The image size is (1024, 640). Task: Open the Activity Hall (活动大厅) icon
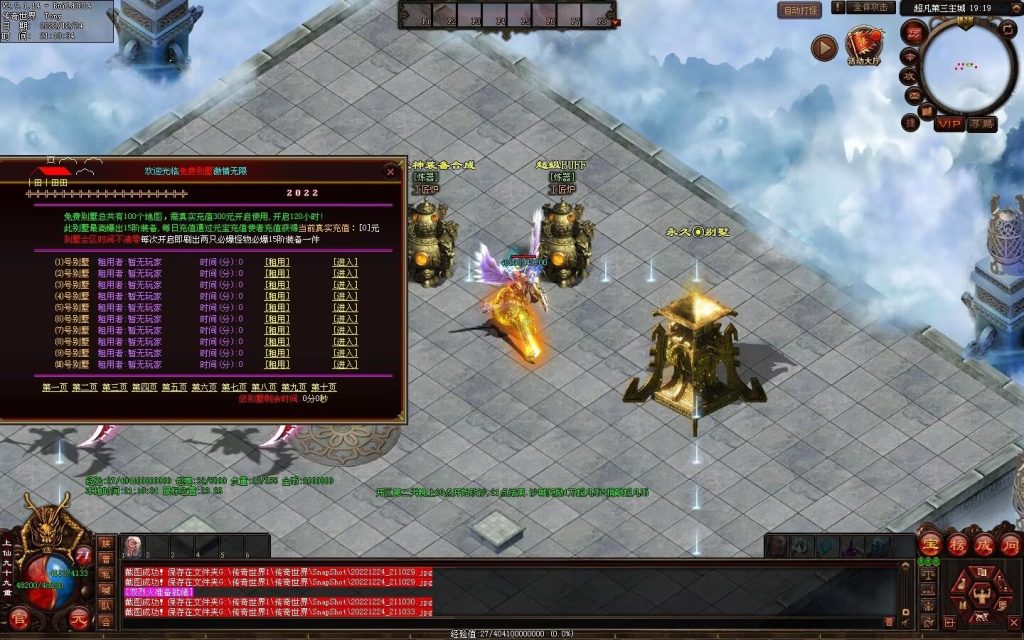(x=863, y=47)
